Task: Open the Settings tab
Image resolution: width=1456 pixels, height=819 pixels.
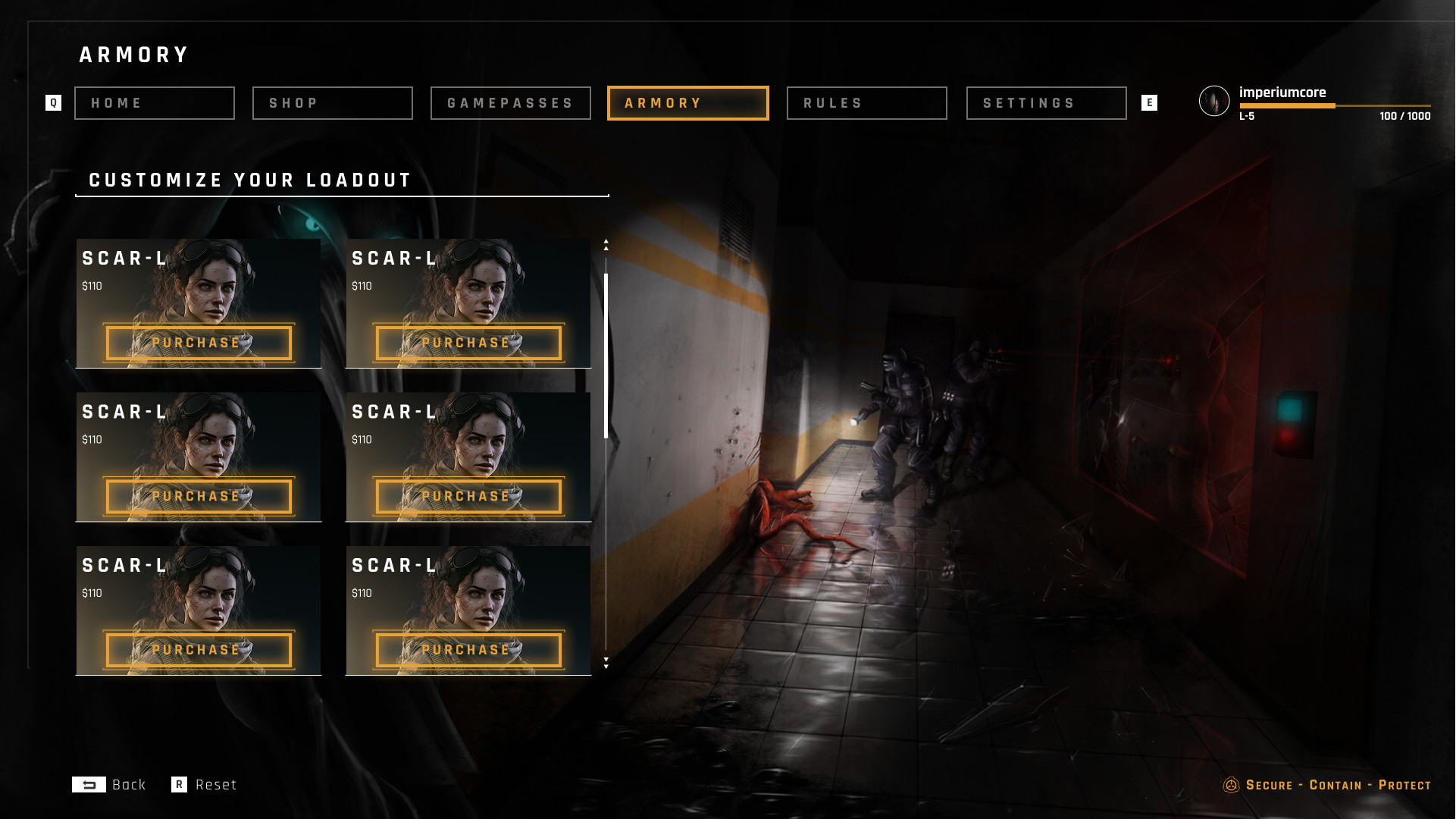Action: pyautogui.click(x=1046, y=103)
